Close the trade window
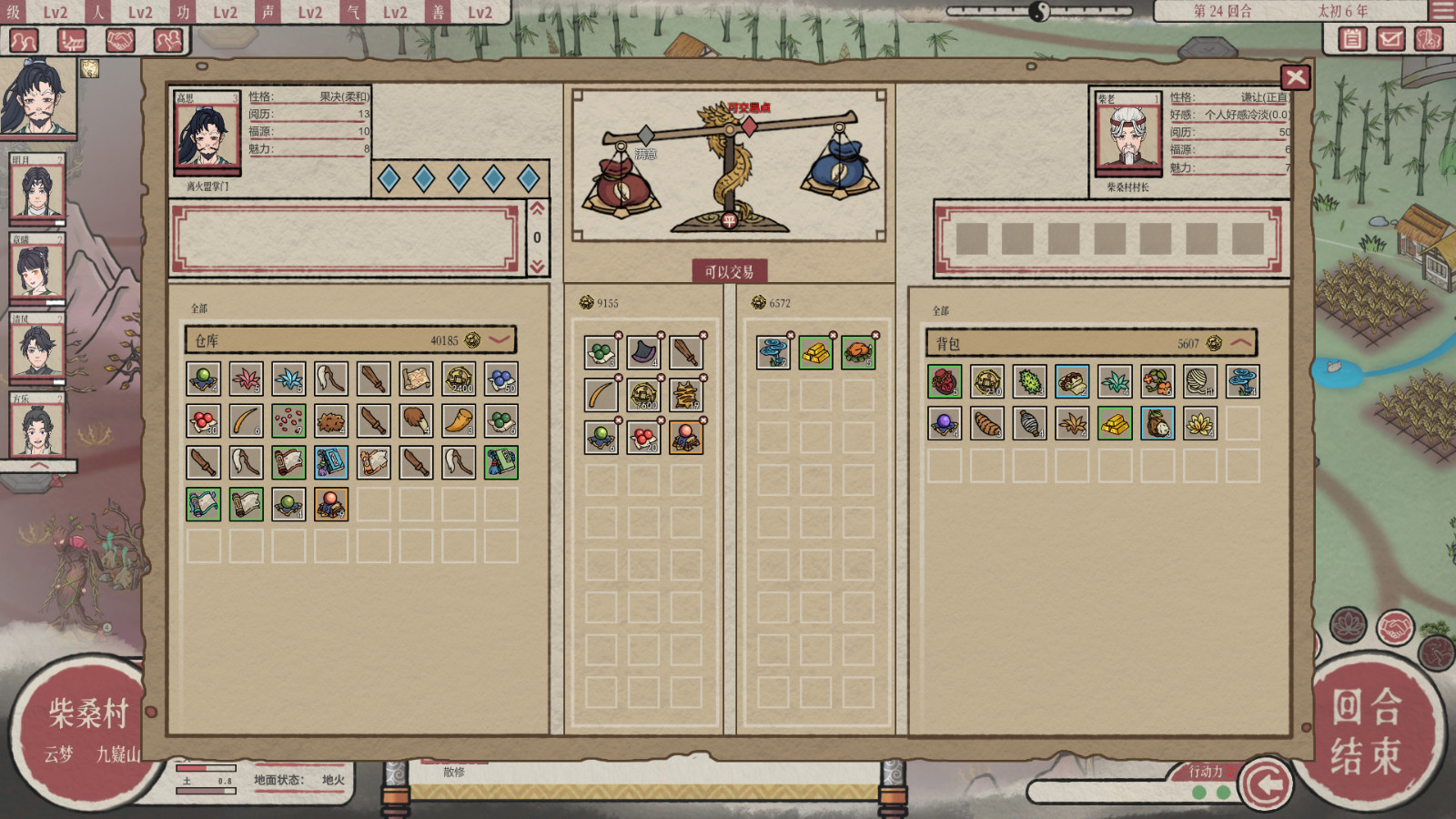Viewport: 1456px width, 819px height. coord(1295,77)
